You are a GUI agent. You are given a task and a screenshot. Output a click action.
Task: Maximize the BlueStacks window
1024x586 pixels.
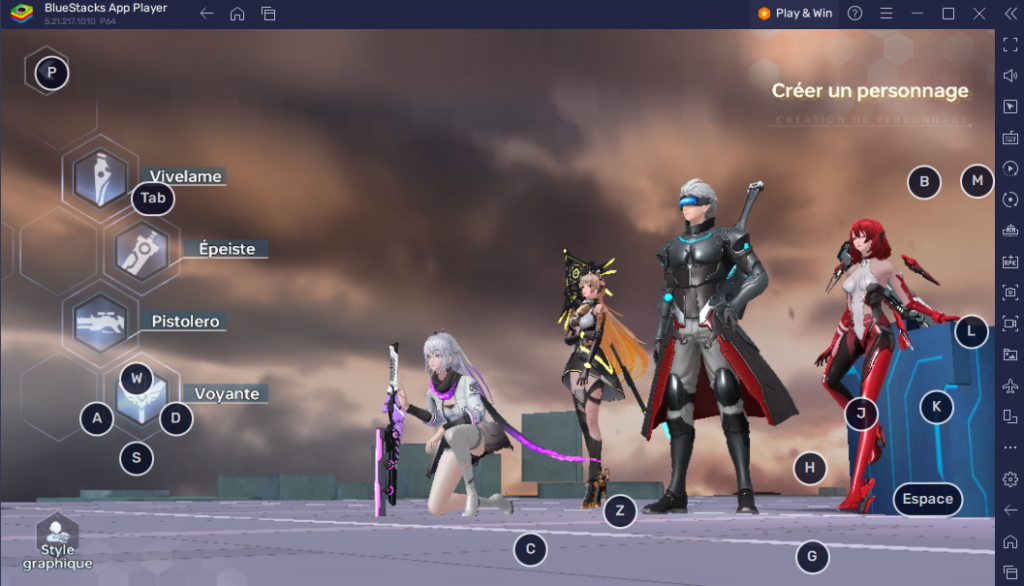tap(948, 13)
